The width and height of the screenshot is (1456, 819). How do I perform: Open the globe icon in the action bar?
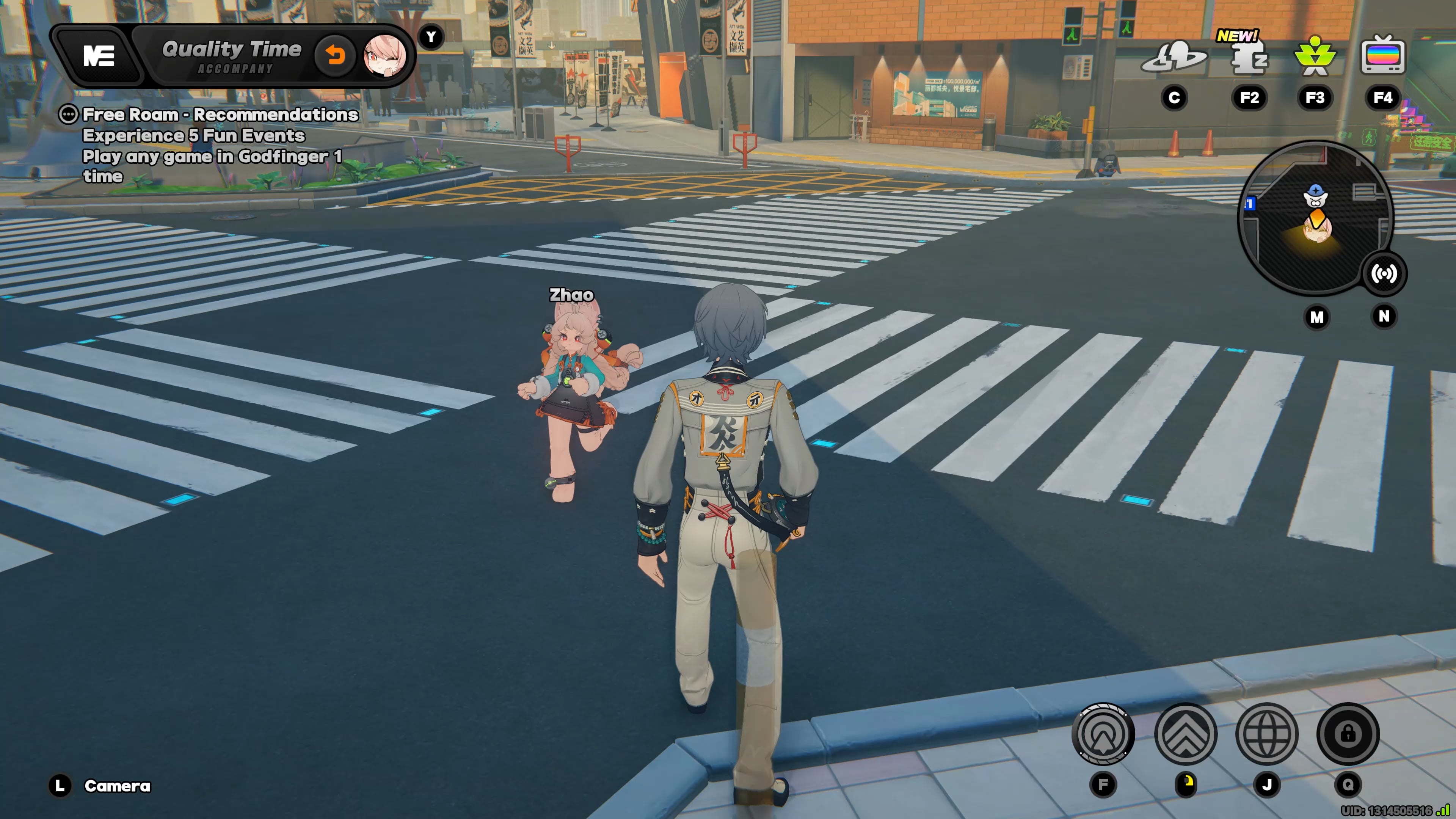(x=1267, y=734)
